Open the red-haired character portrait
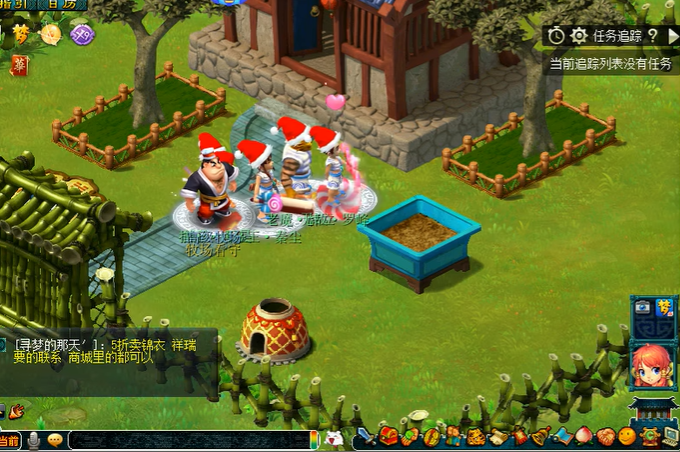Viewport: 680px width, 452px height. coord(650,365)
